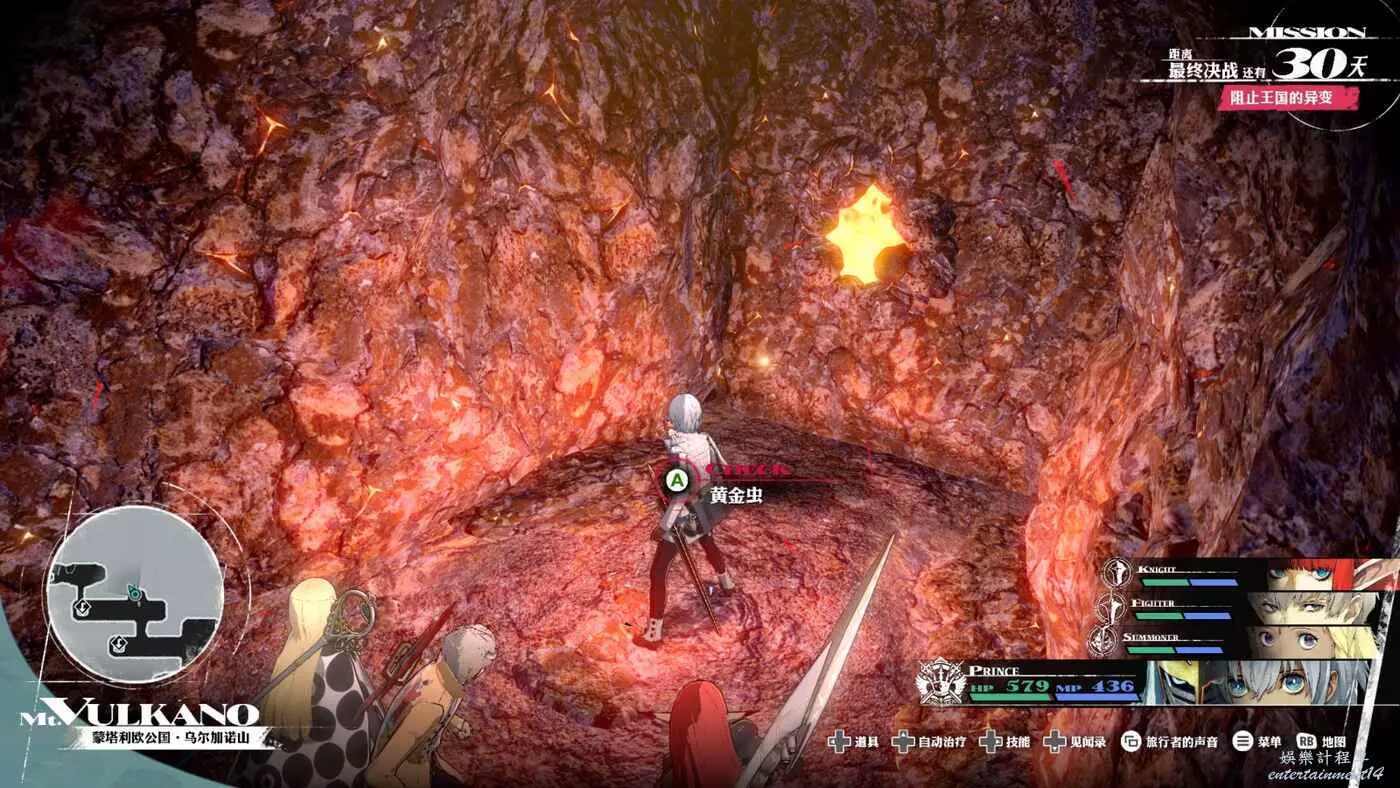Activate the 自动治疗 auto-heal shortcut
The width and height of the screenshot is (1400, 788).
click(x=928, y=742)
